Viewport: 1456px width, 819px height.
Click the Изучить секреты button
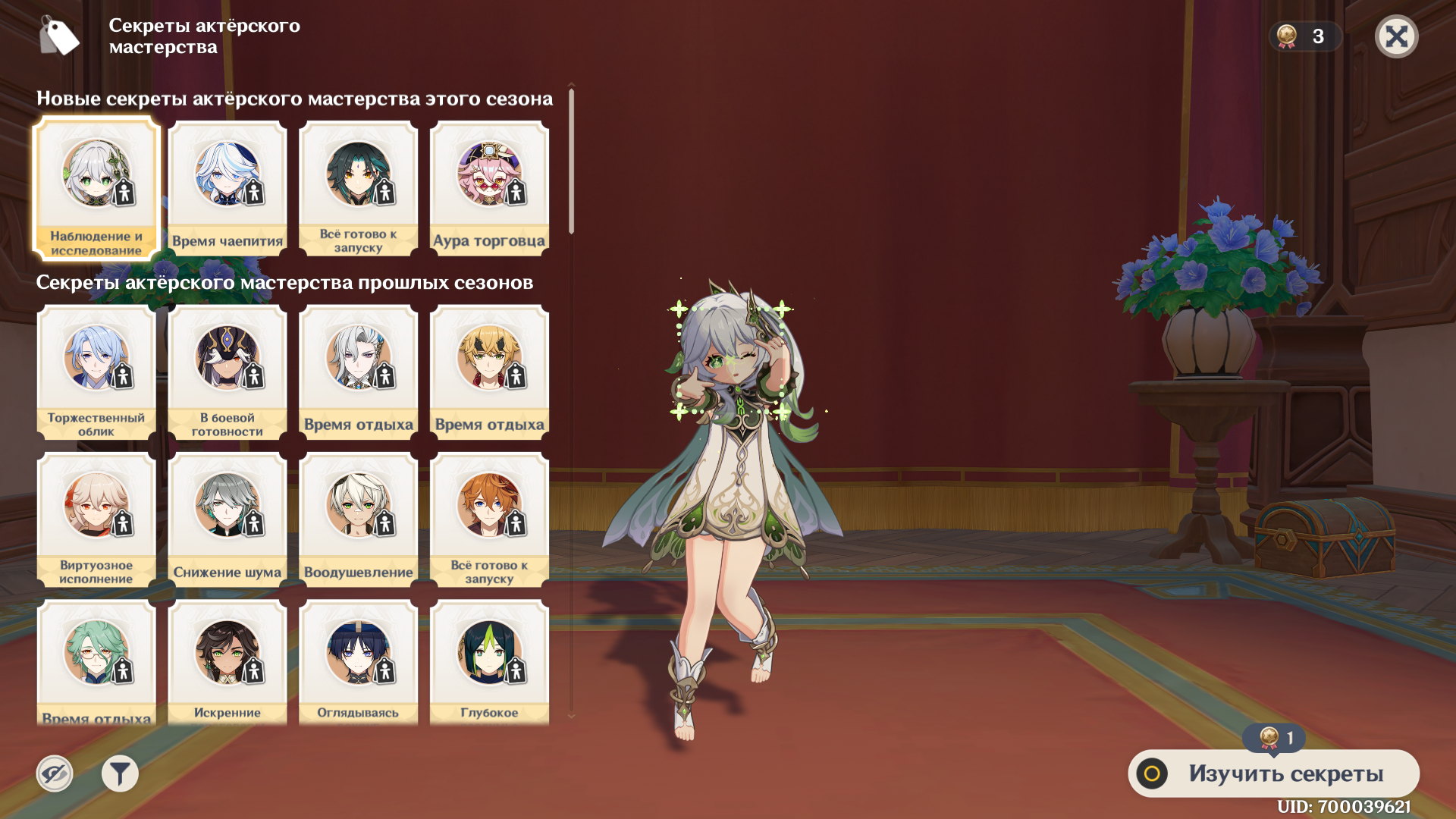point(1273,773)
